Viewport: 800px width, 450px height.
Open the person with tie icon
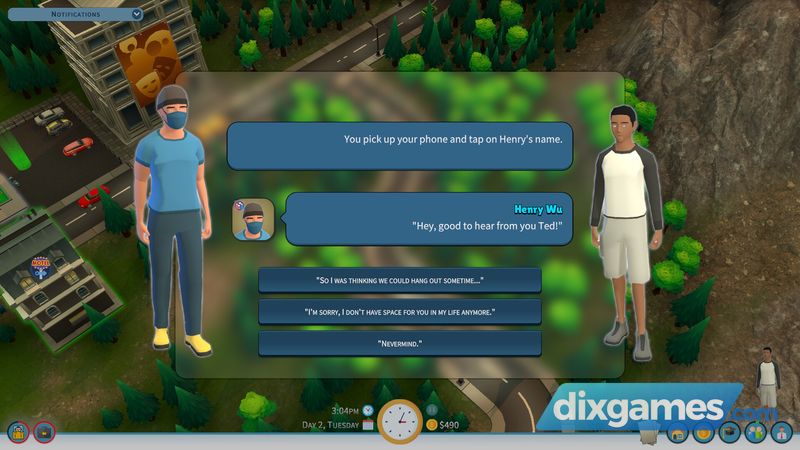tap(781, 433)
